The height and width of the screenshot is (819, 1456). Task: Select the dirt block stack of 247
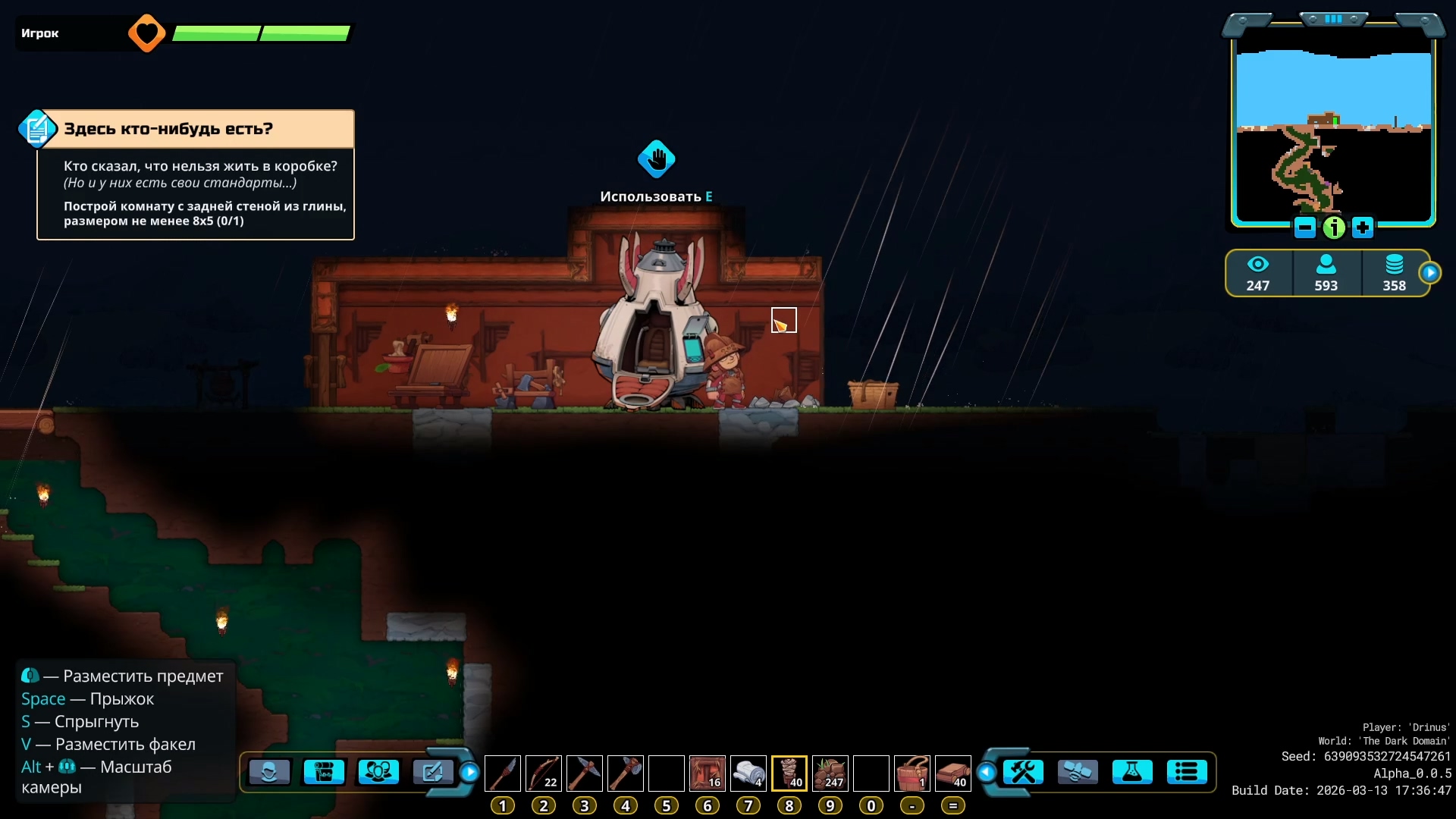tap(830, 773)
